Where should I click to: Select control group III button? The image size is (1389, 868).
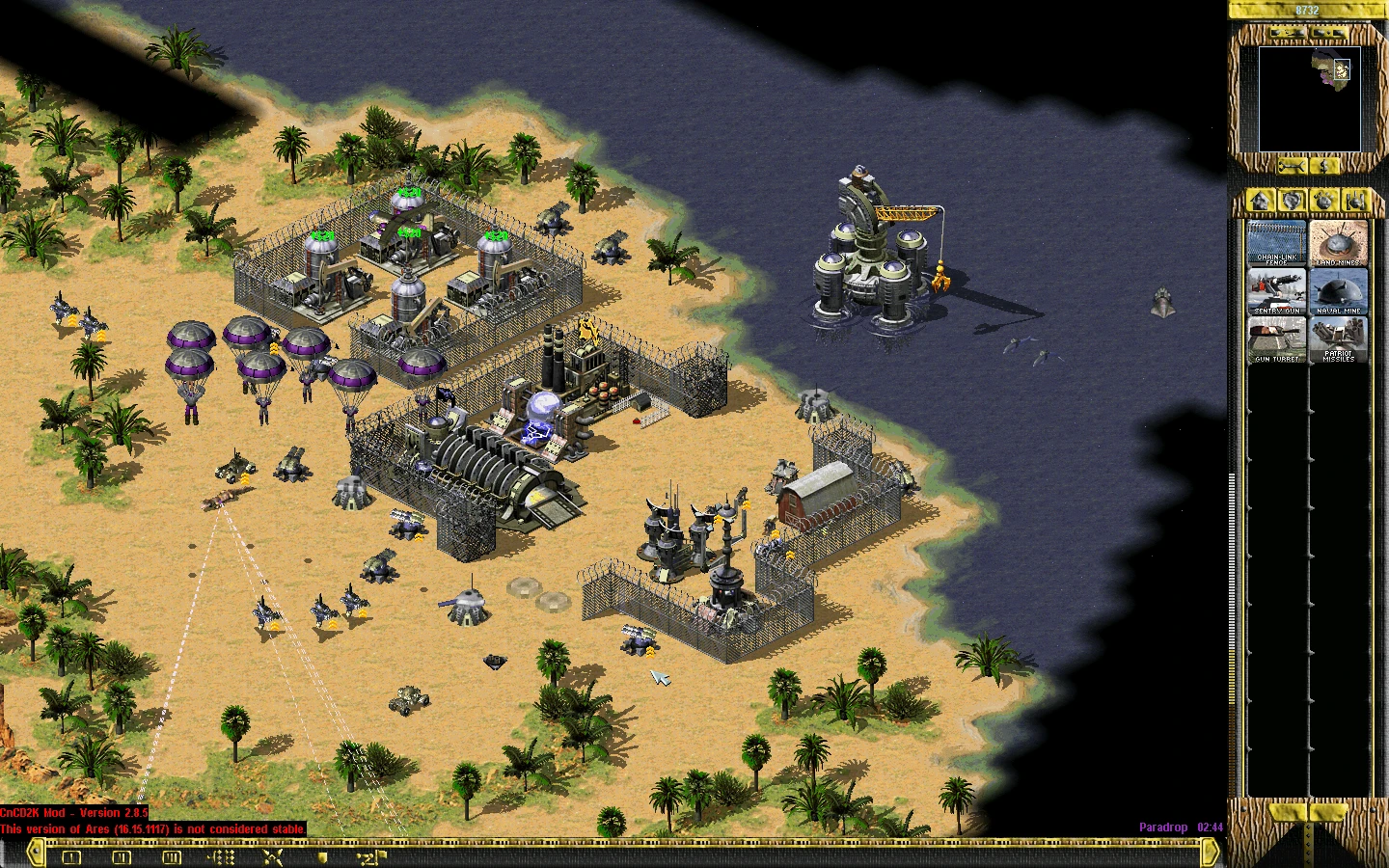point(172,856)
